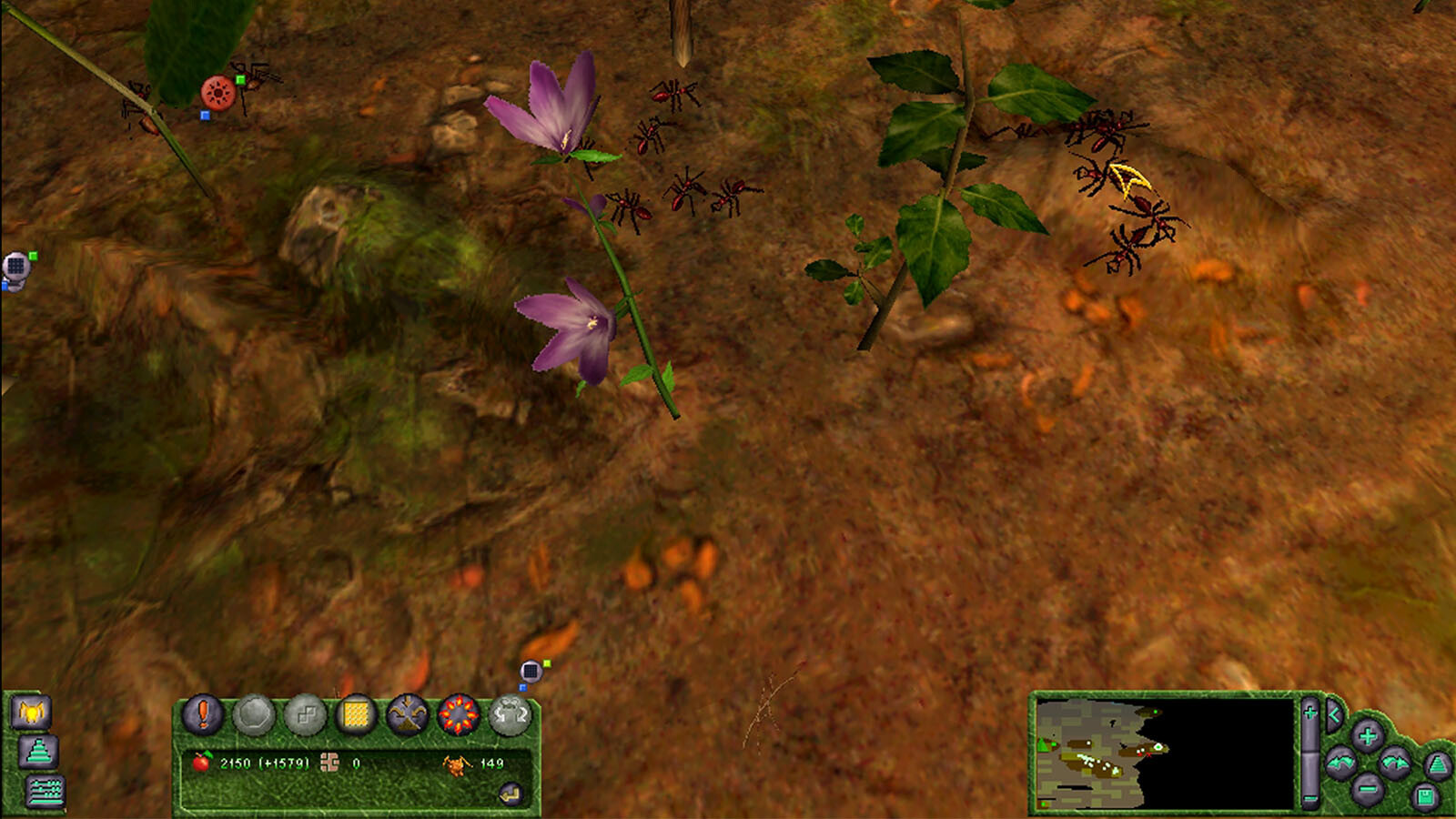Zoom in using the round plus button

coord(1367,735)
